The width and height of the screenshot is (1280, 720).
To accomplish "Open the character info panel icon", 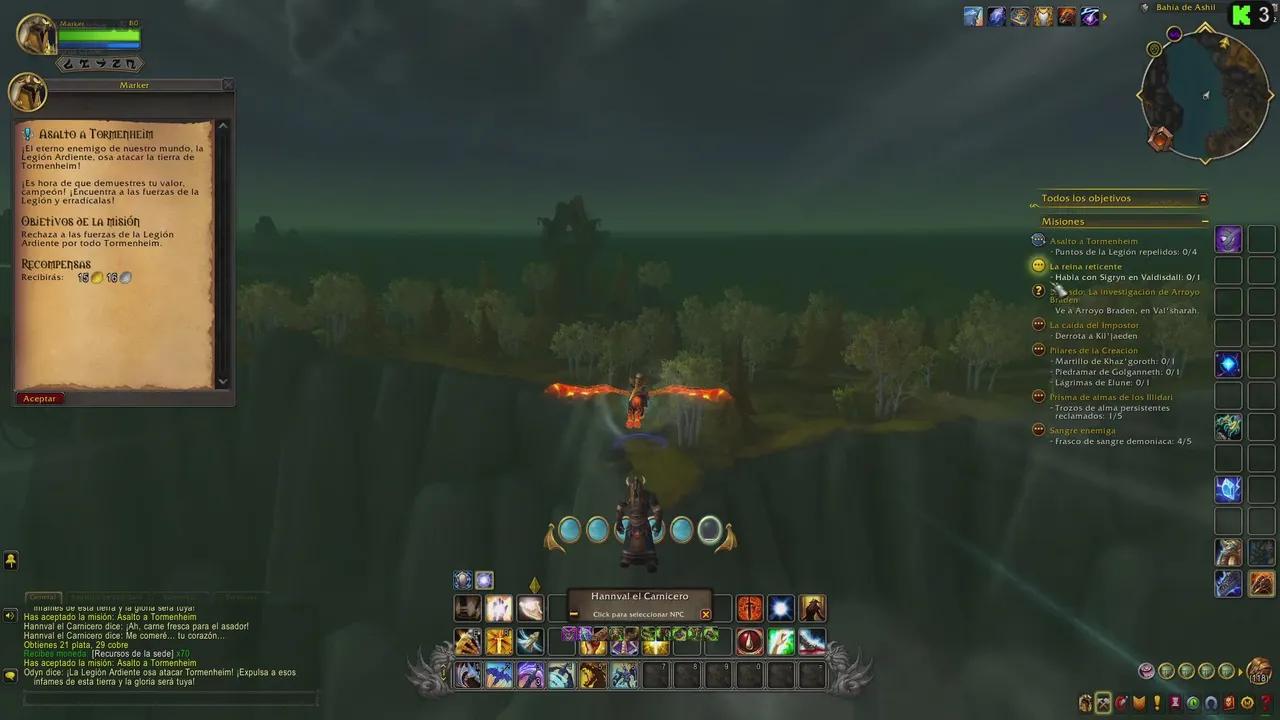I will tap(1085, 703).
